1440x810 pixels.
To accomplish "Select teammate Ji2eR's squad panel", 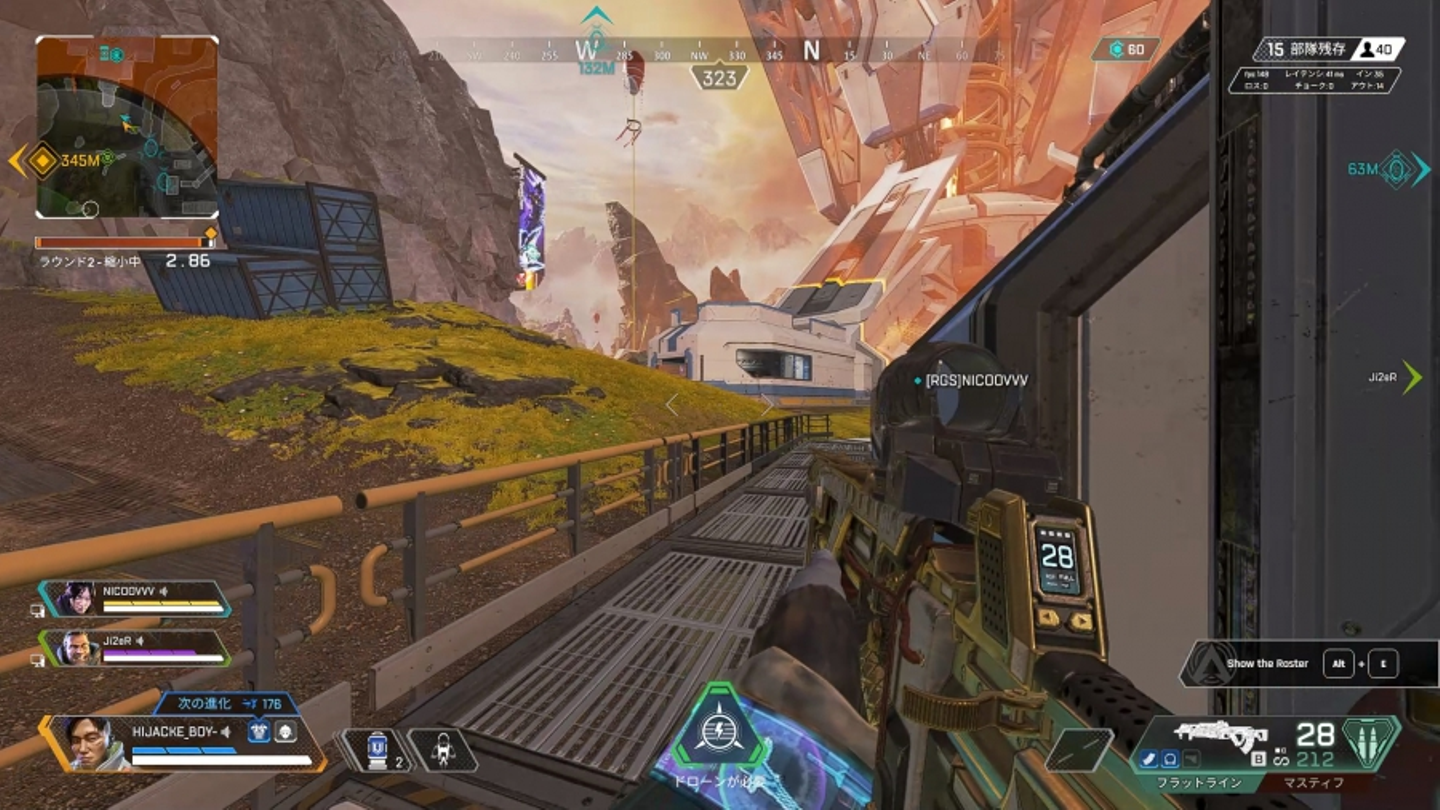I will [x=137, y=648].
